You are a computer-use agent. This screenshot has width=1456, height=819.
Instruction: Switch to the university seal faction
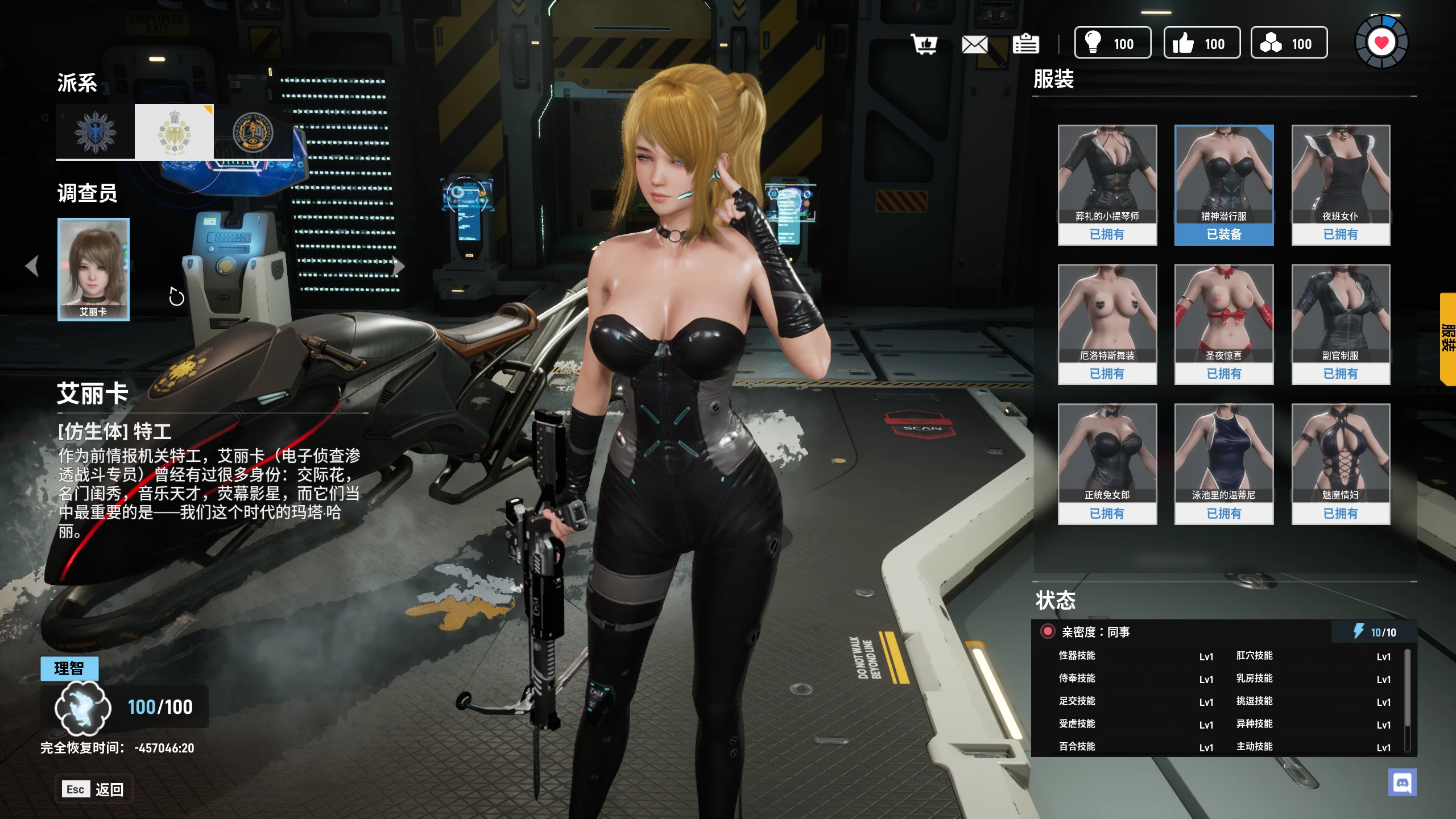[253, 132]
